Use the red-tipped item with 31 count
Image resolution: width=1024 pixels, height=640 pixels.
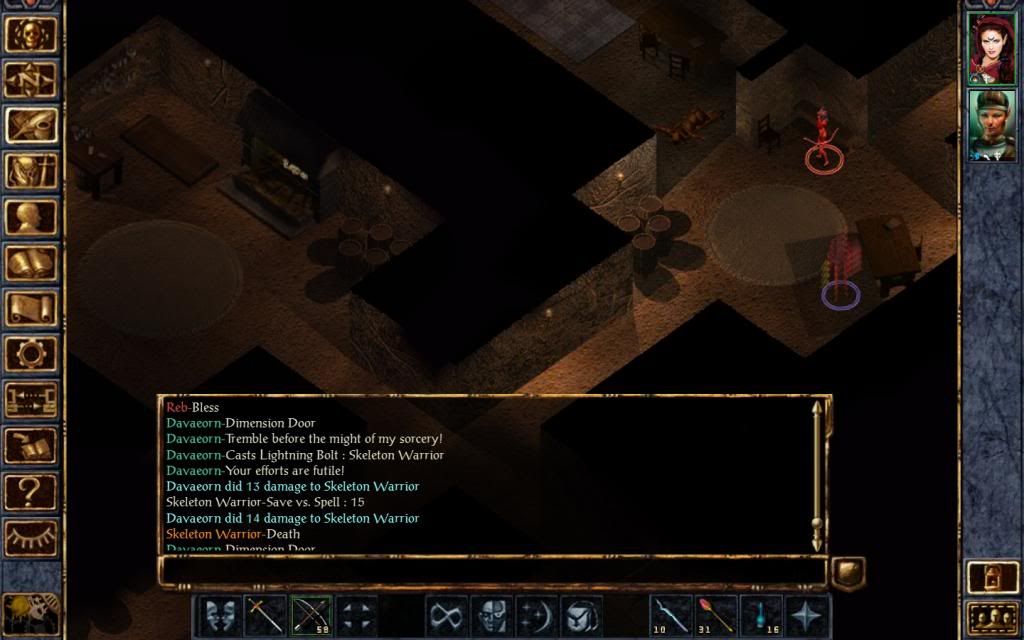(x=715, y=615)
